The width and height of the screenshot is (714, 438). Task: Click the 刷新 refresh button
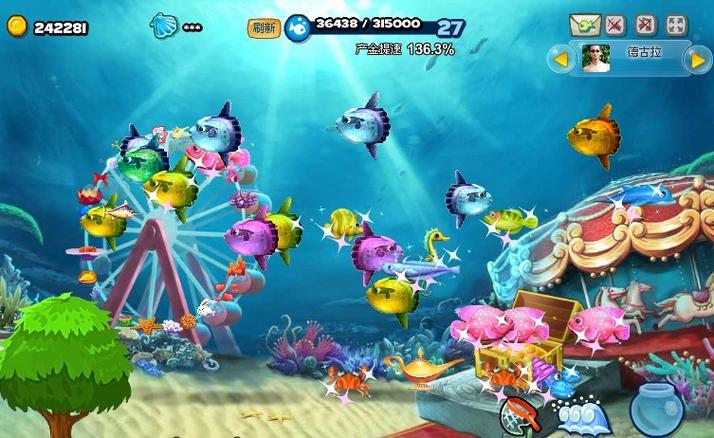coord(263,29)
